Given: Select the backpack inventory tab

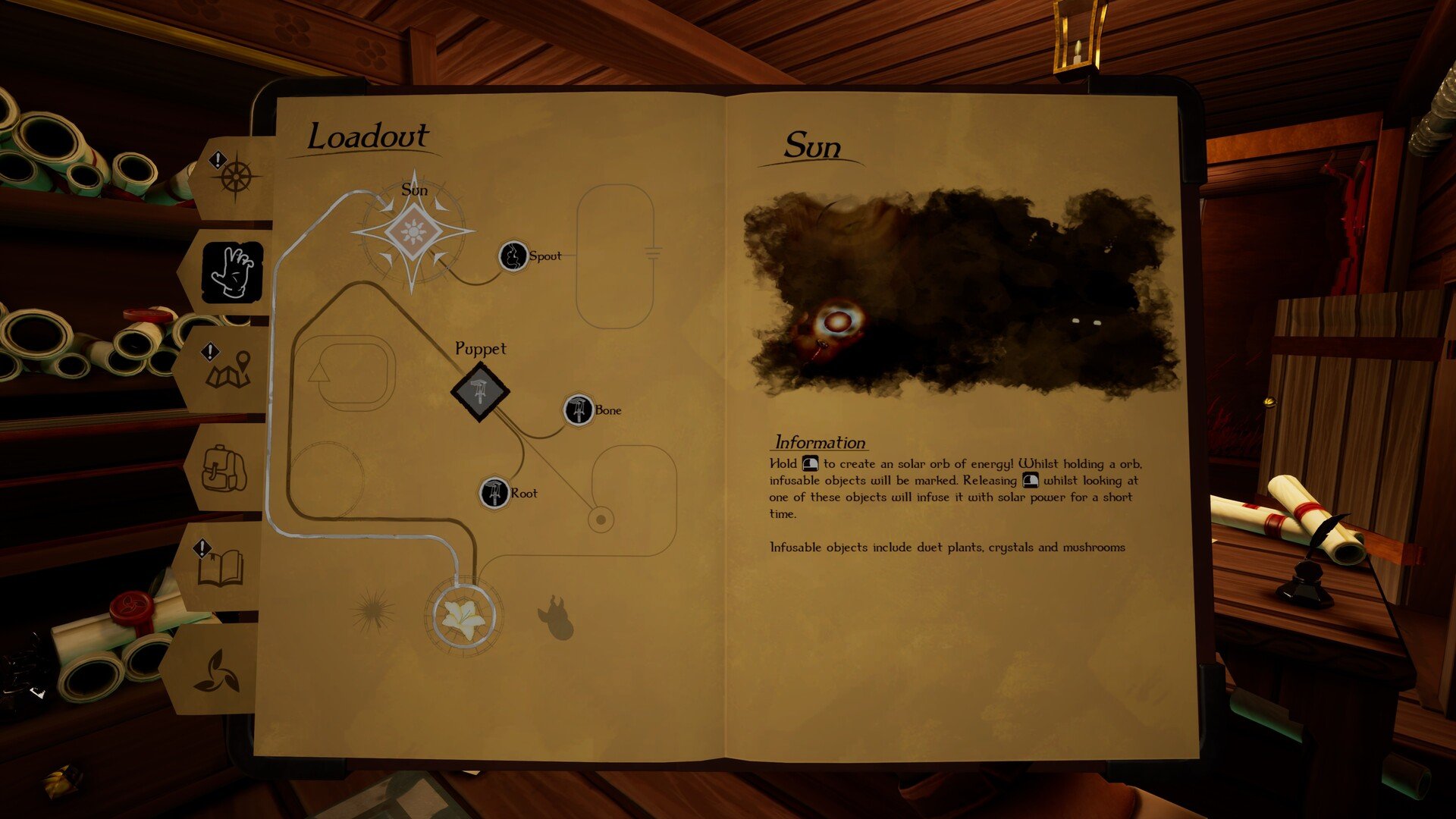Looking at the screenshot, I should pos(224,468).
